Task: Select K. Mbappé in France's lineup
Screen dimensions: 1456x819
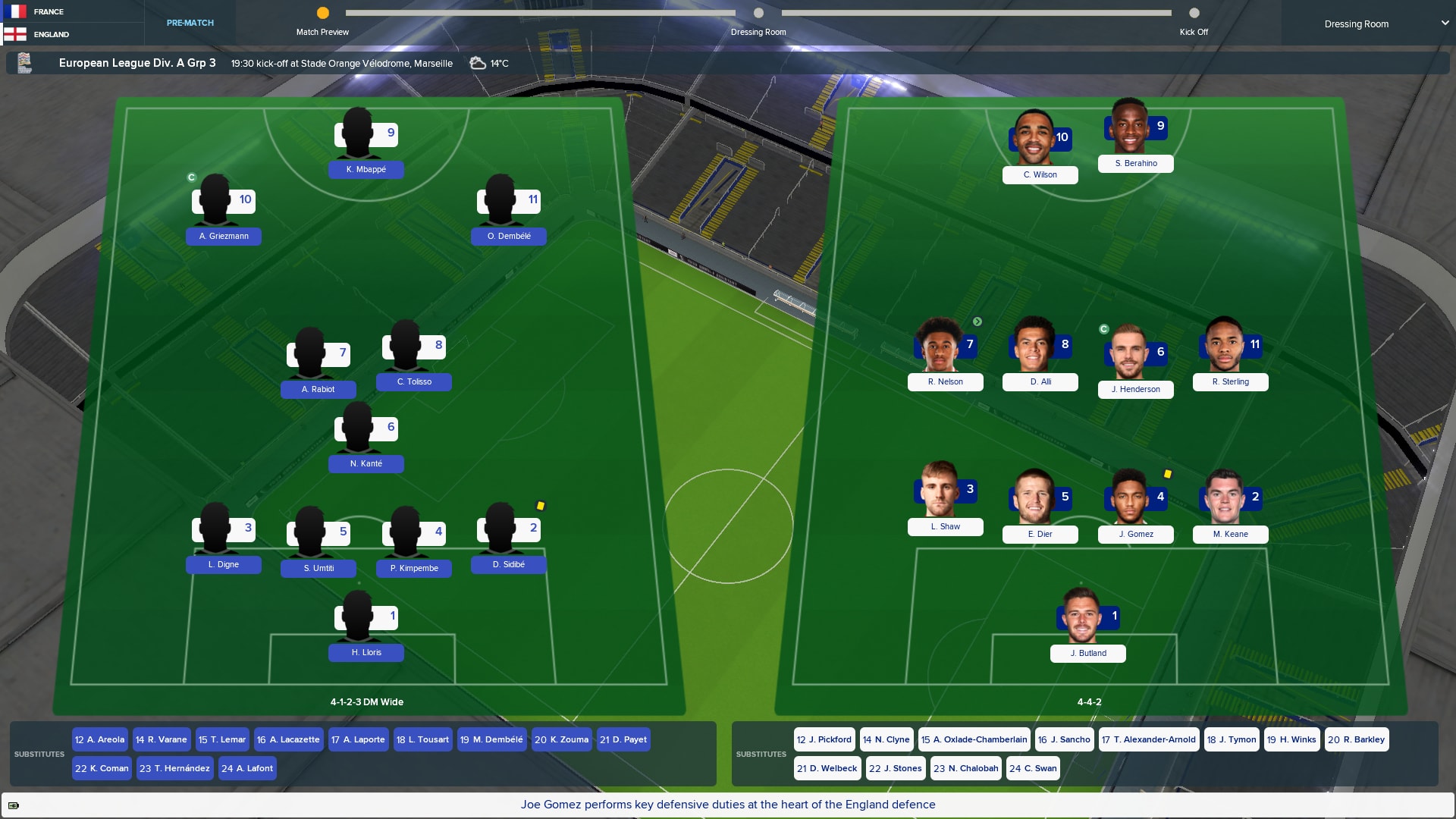Action: point(366,169)
